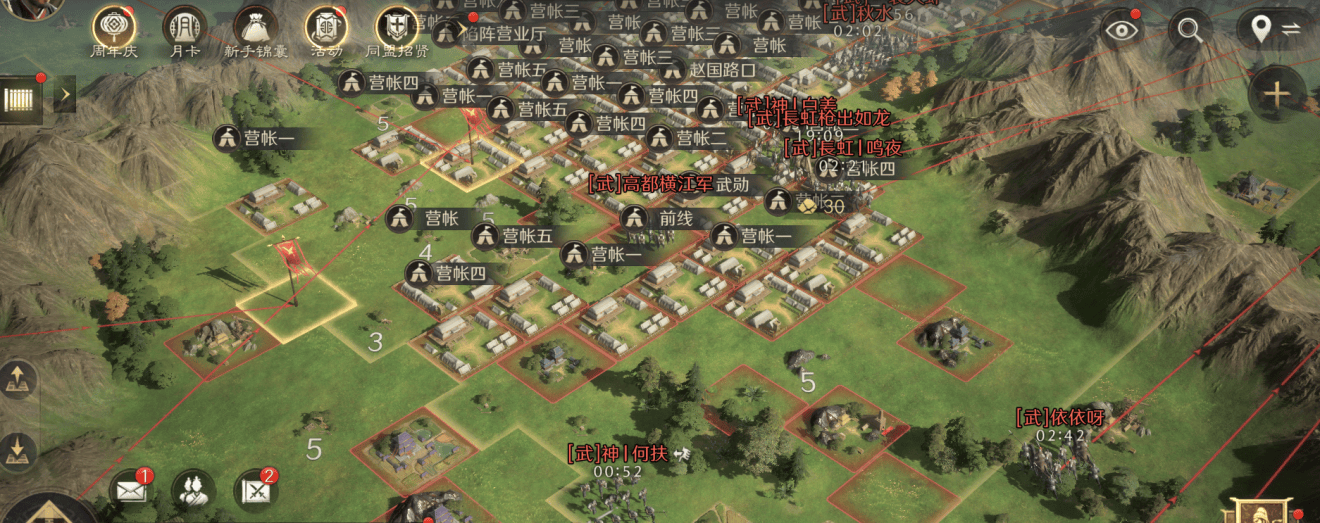The image size is (1320, 523).
Task: Toggle the eye visibility icon
Action: [x=1121, y=29]
